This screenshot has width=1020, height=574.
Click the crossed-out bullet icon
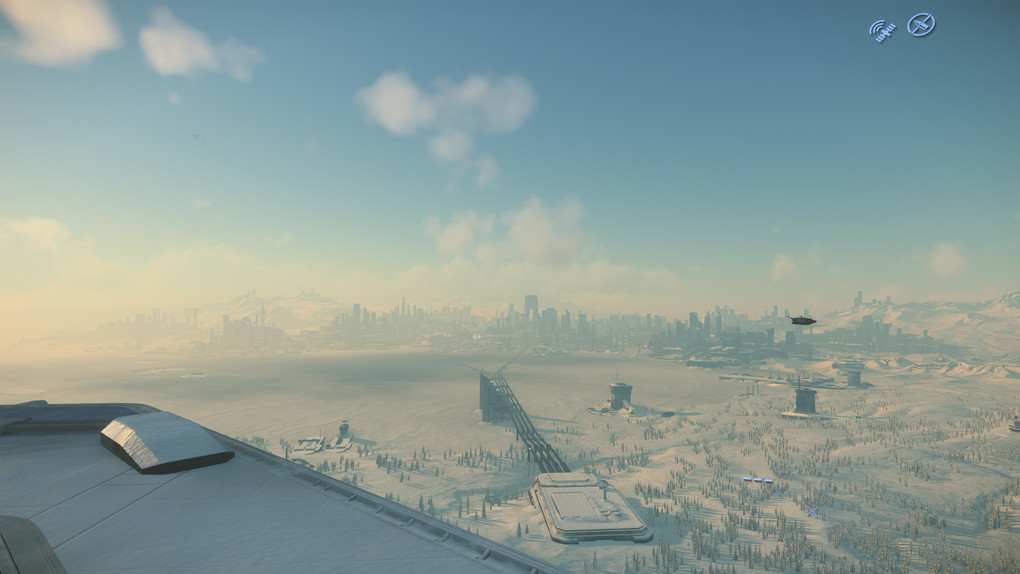[921, 25]
